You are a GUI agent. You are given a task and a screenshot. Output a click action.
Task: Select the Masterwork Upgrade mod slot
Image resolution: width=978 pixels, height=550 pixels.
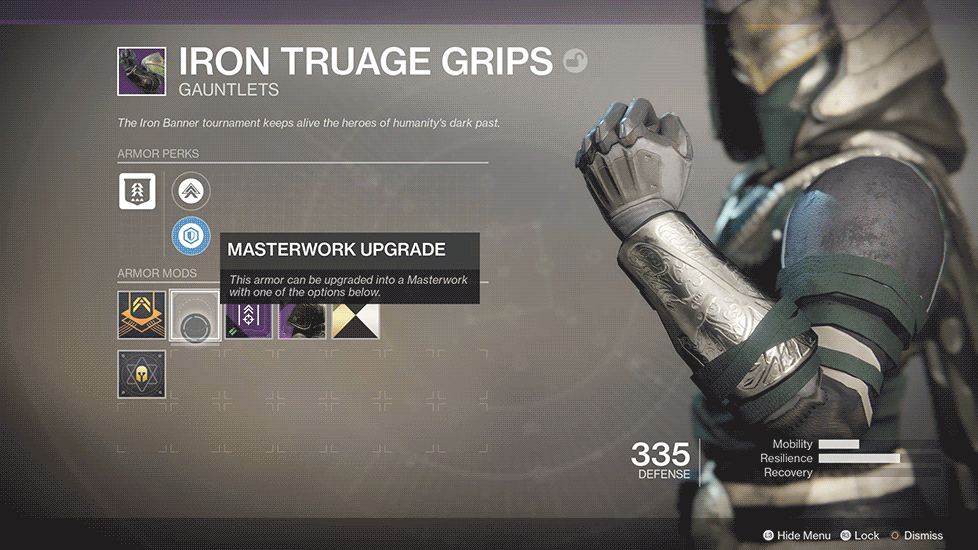tap(195, 315)
